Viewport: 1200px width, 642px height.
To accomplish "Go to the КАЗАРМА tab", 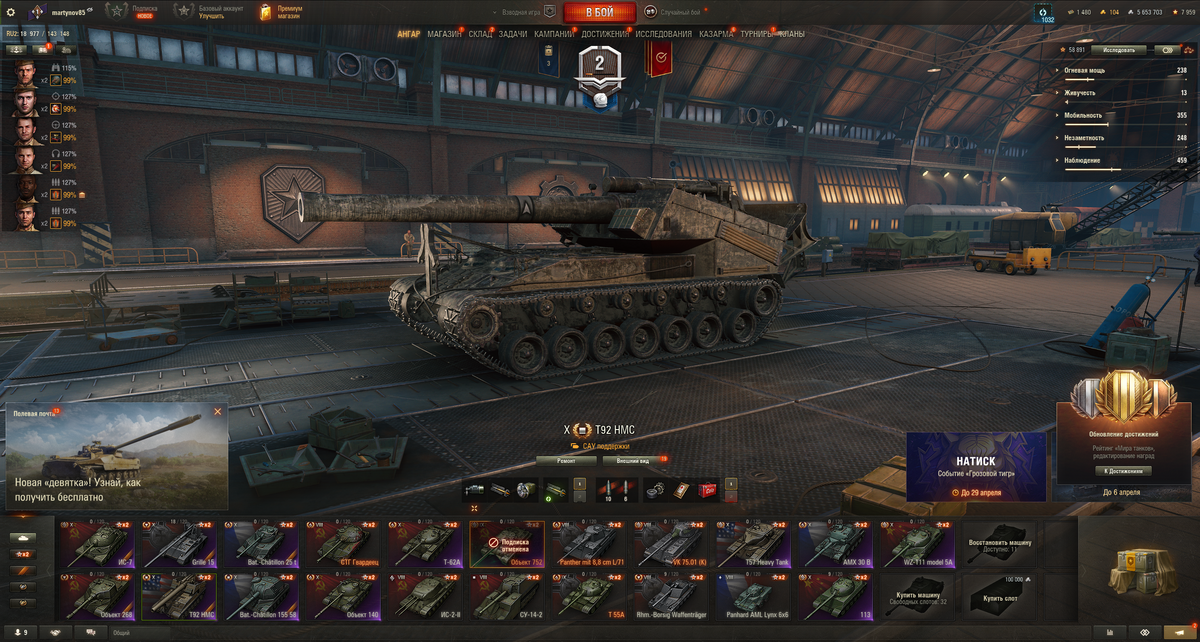I will click(x=716, y=34).
